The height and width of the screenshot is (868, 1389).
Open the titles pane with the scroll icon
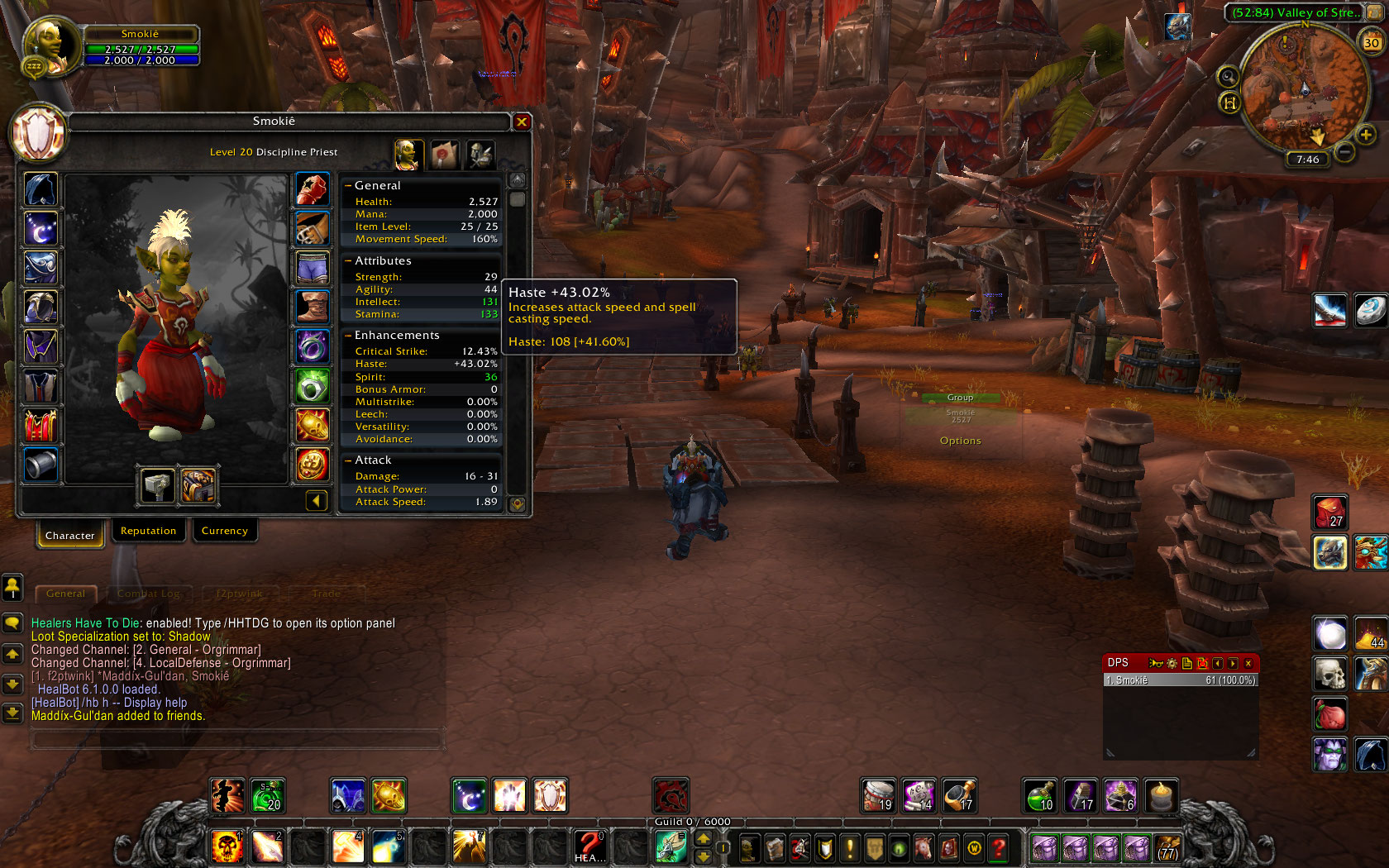[444, 154]
